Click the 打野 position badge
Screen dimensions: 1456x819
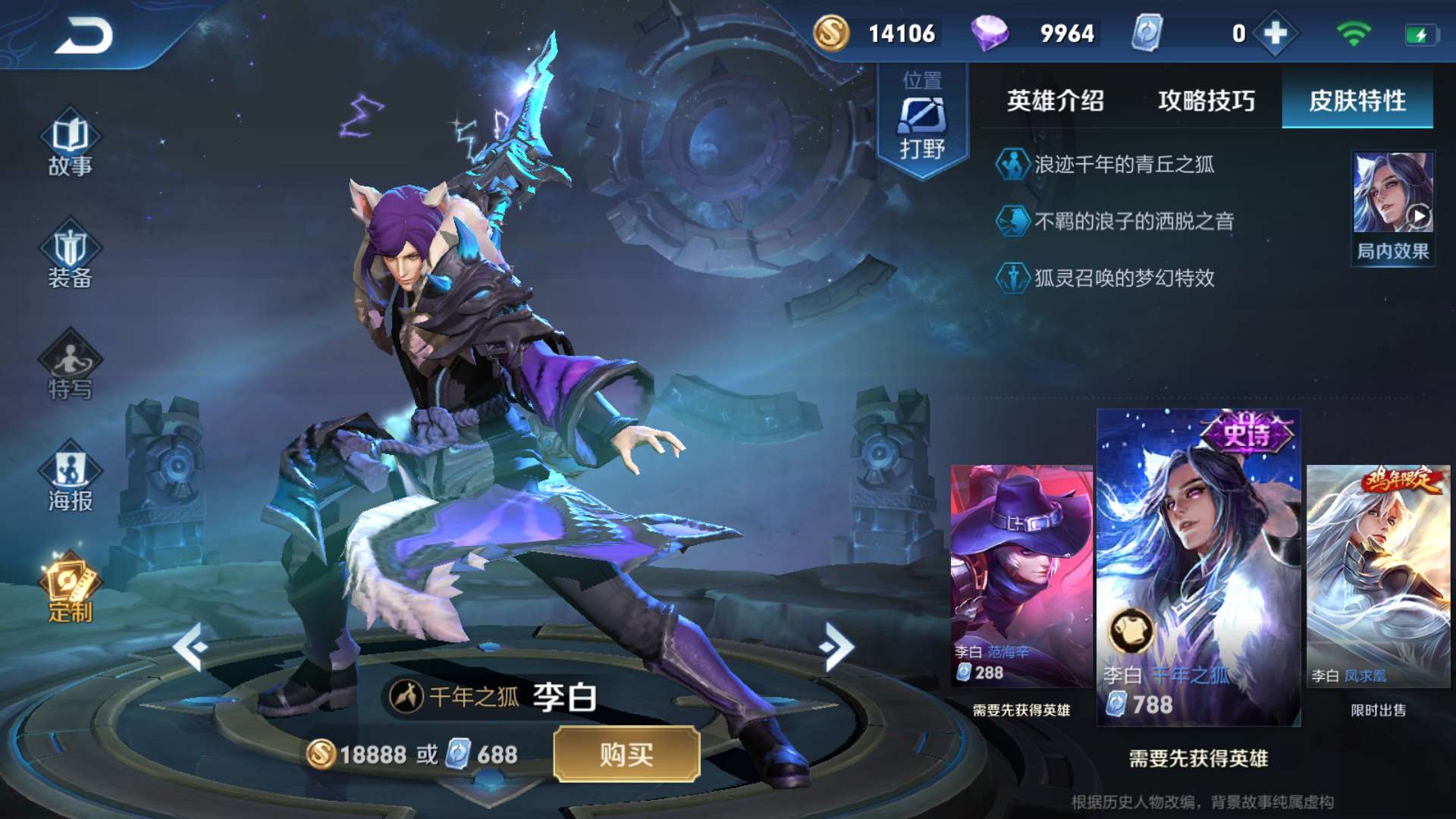(x=922, y=121)
